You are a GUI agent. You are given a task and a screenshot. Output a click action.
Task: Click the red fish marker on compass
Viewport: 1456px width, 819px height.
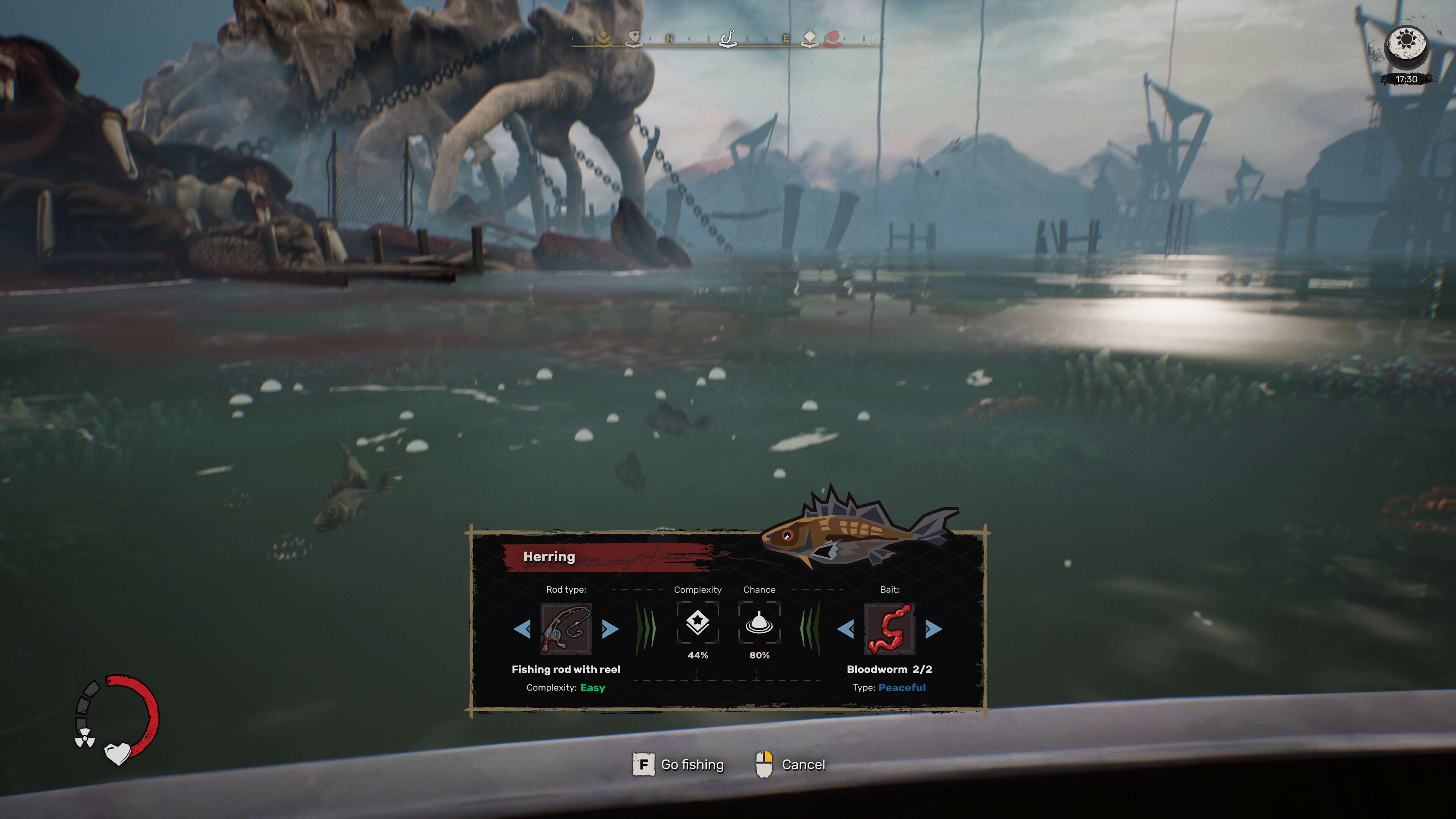[833, 38]
